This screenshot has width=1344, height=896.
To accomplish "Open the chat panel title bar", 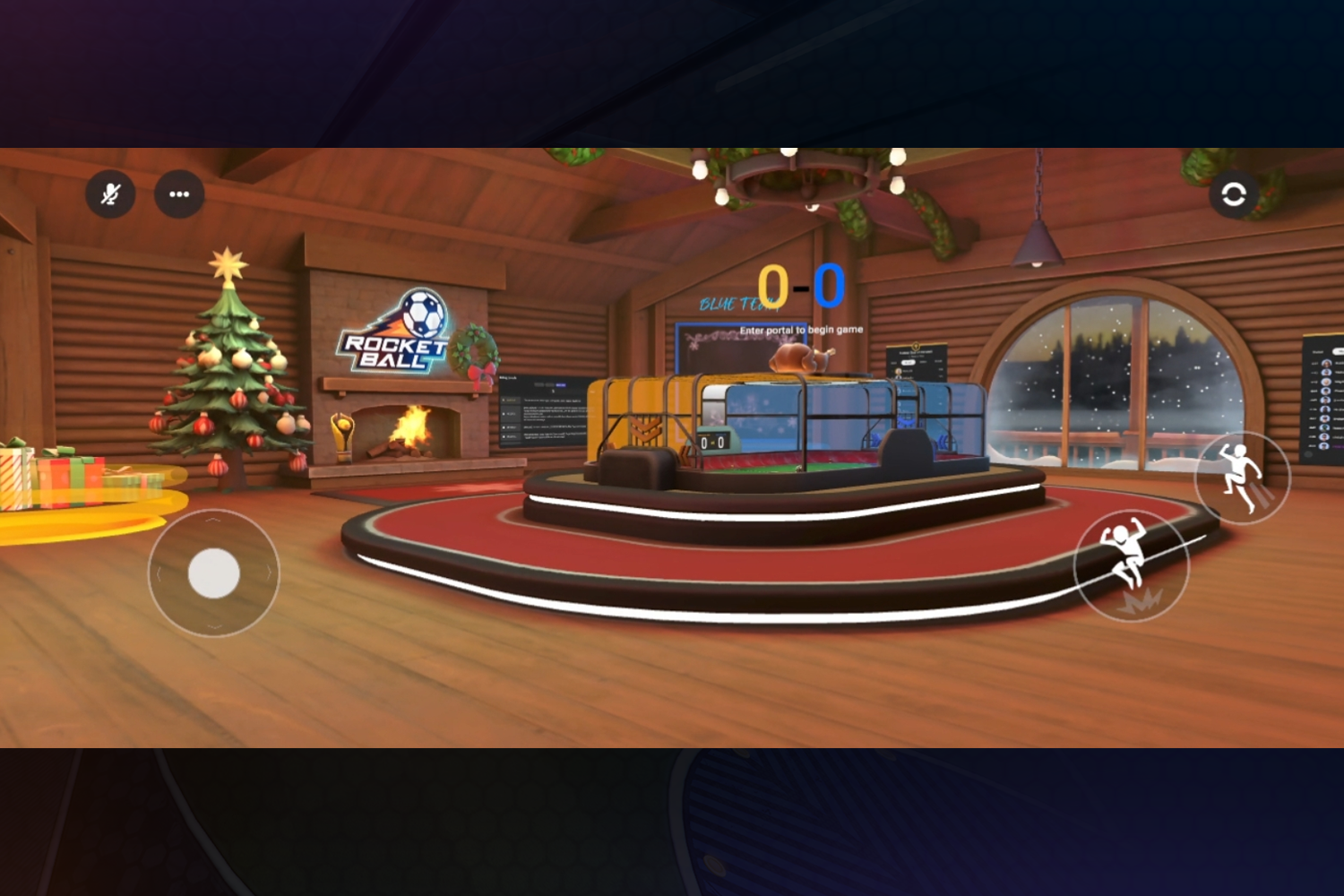I will 506,377.
